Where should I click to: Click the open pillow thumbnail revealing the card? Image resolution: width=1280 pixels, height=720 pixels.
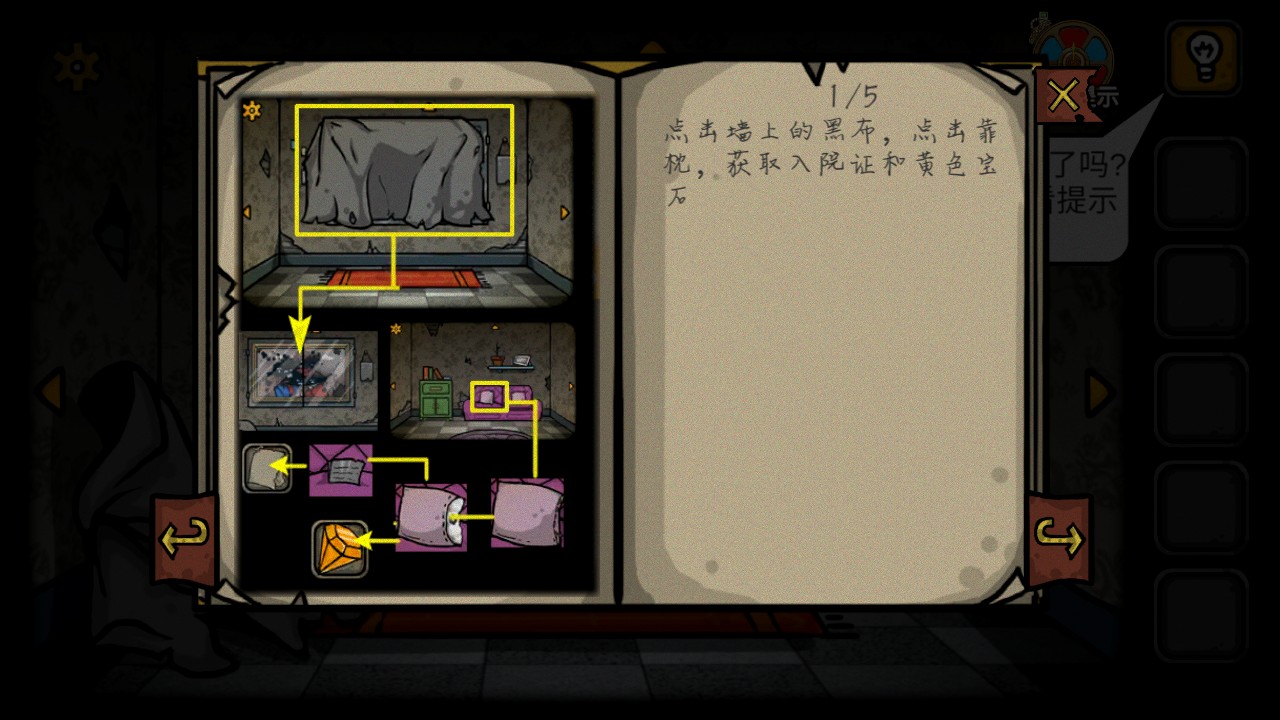432,518
